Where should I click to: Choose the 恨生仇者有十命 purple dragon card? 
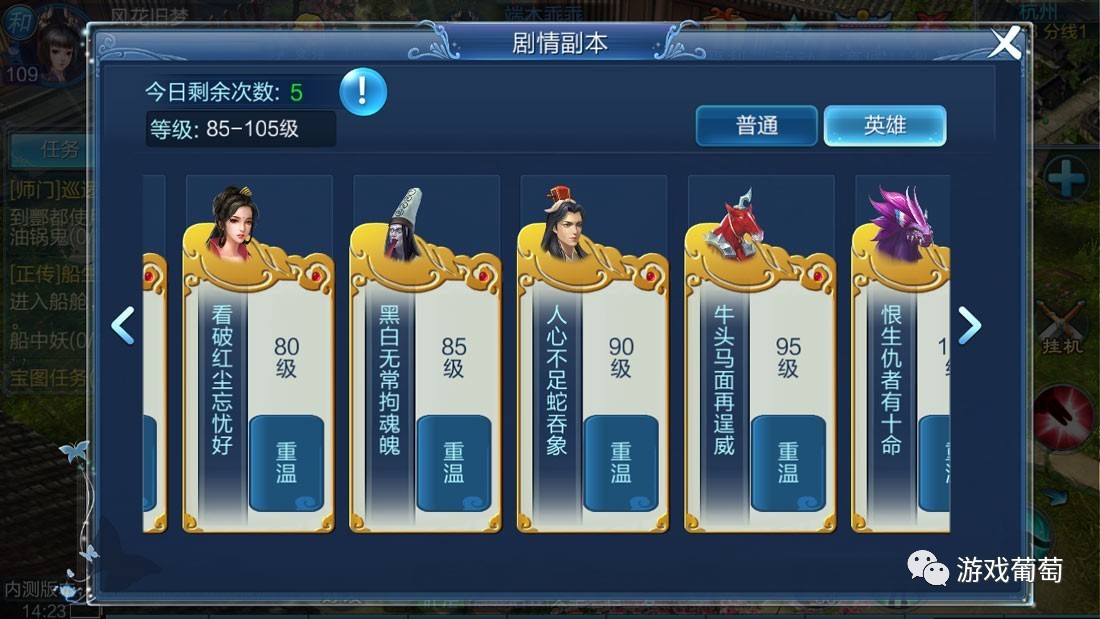click(x=901, y=380)
